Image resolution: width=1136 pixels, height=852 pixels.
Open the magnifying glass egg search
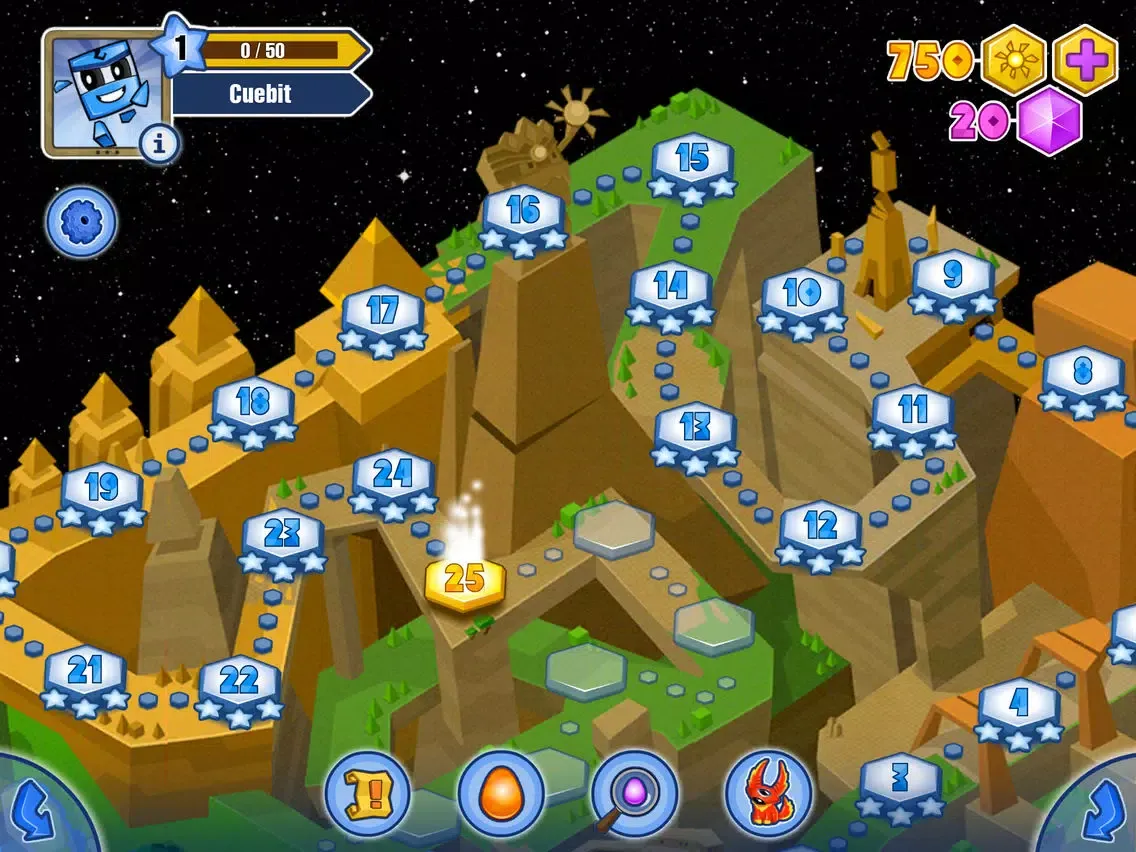coord(634,795)
